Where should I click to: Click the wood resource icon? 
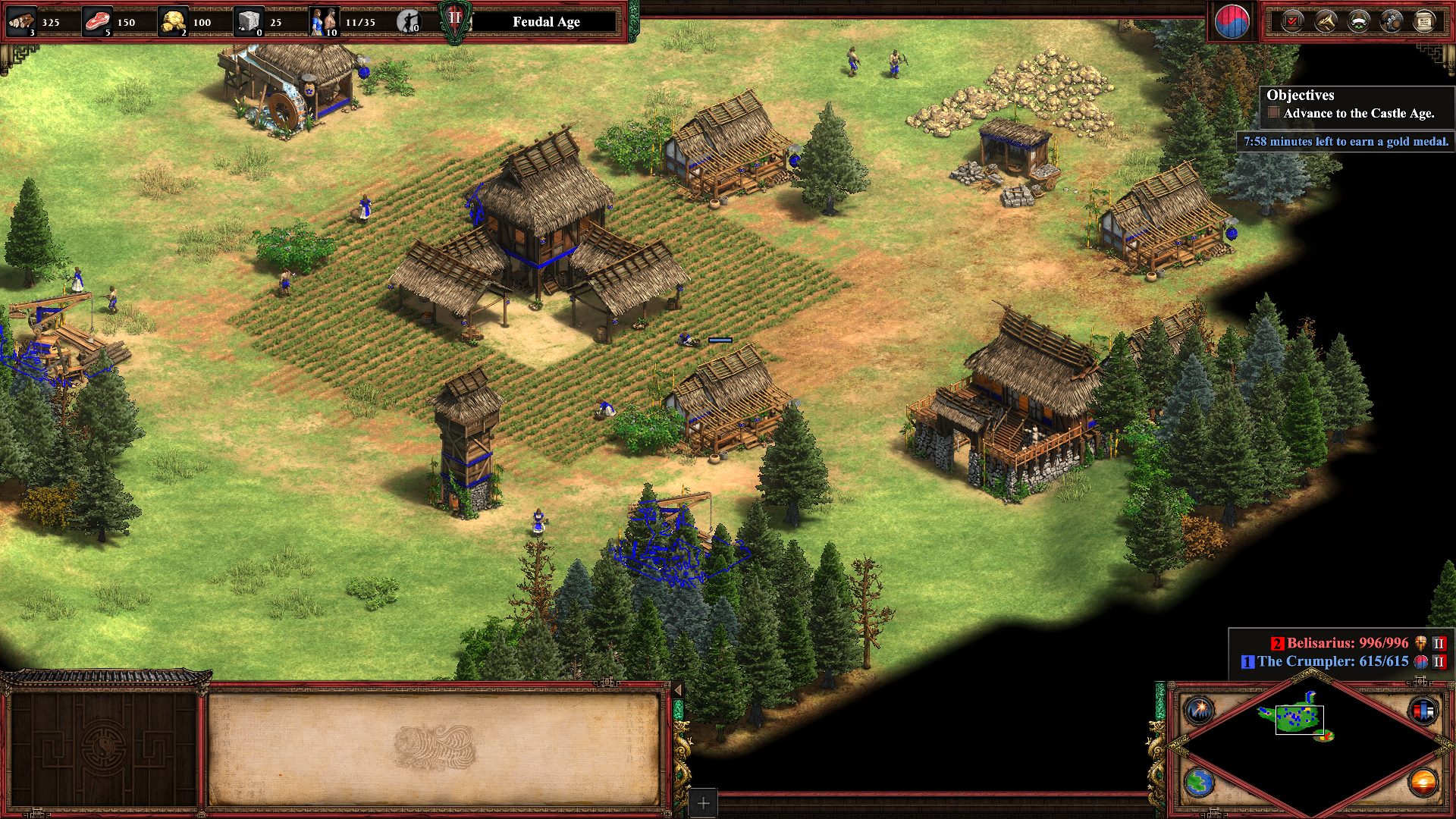pos(21,21)
